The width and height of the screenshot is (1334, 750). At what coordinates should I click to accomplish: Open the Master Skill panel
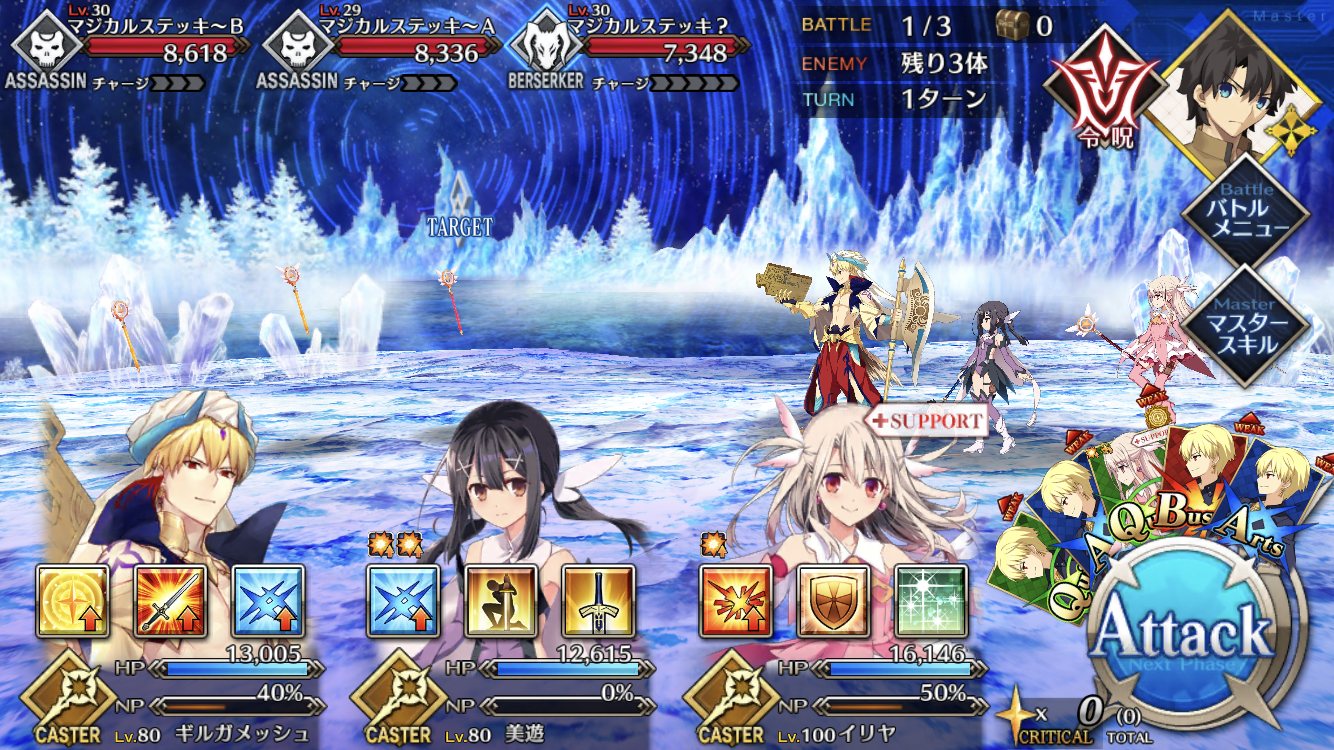tap(1244, 324)
